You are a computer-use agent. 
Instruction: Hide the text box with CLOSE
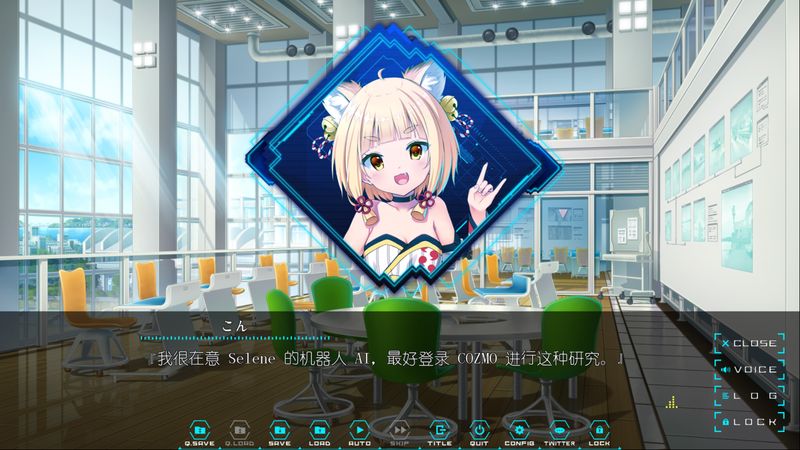click(x=748, y=344)
